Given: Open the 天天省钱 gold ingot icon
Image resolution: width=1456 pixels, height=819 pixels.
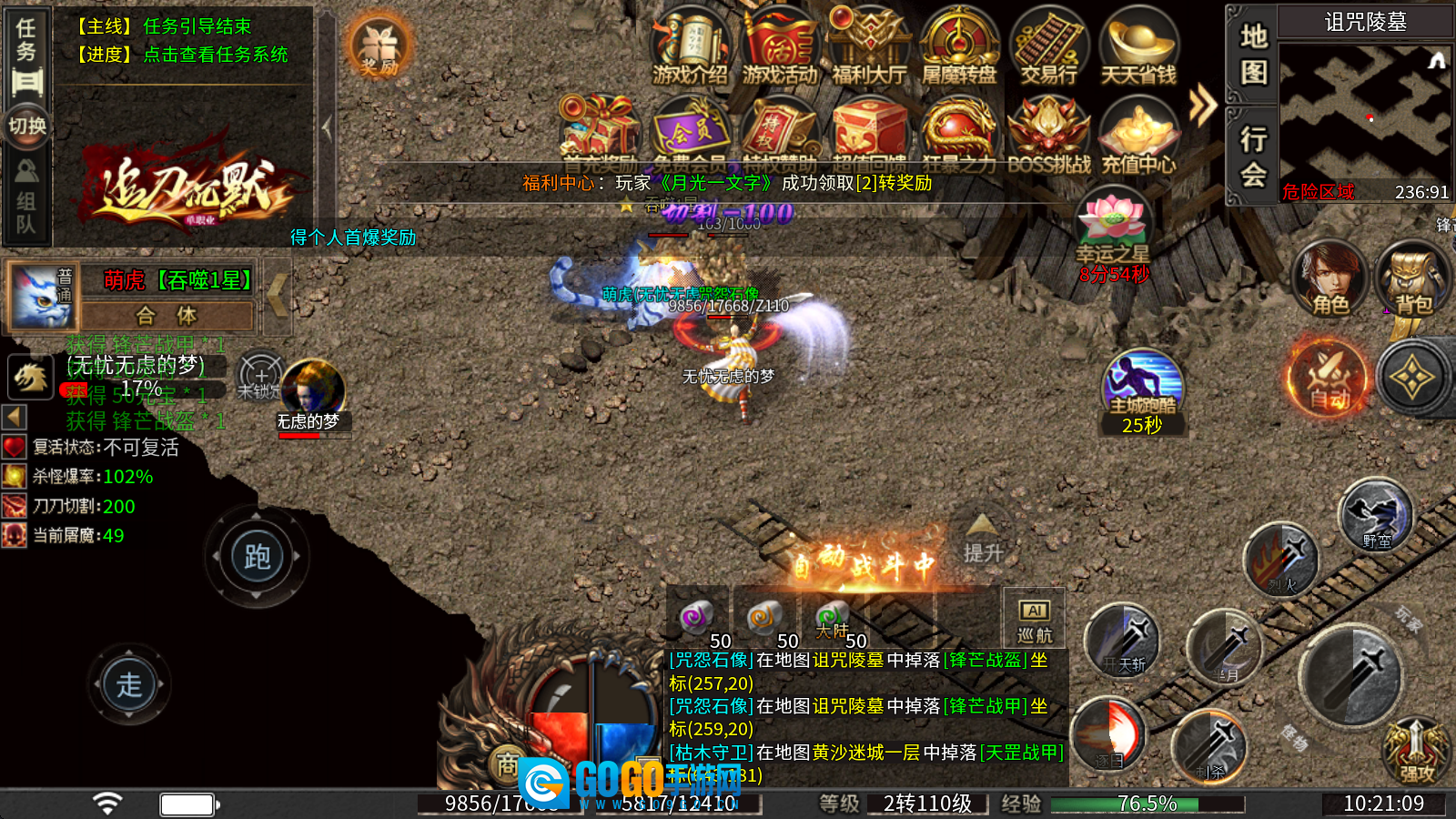Looking at the screenshot, I should 1138,45.
